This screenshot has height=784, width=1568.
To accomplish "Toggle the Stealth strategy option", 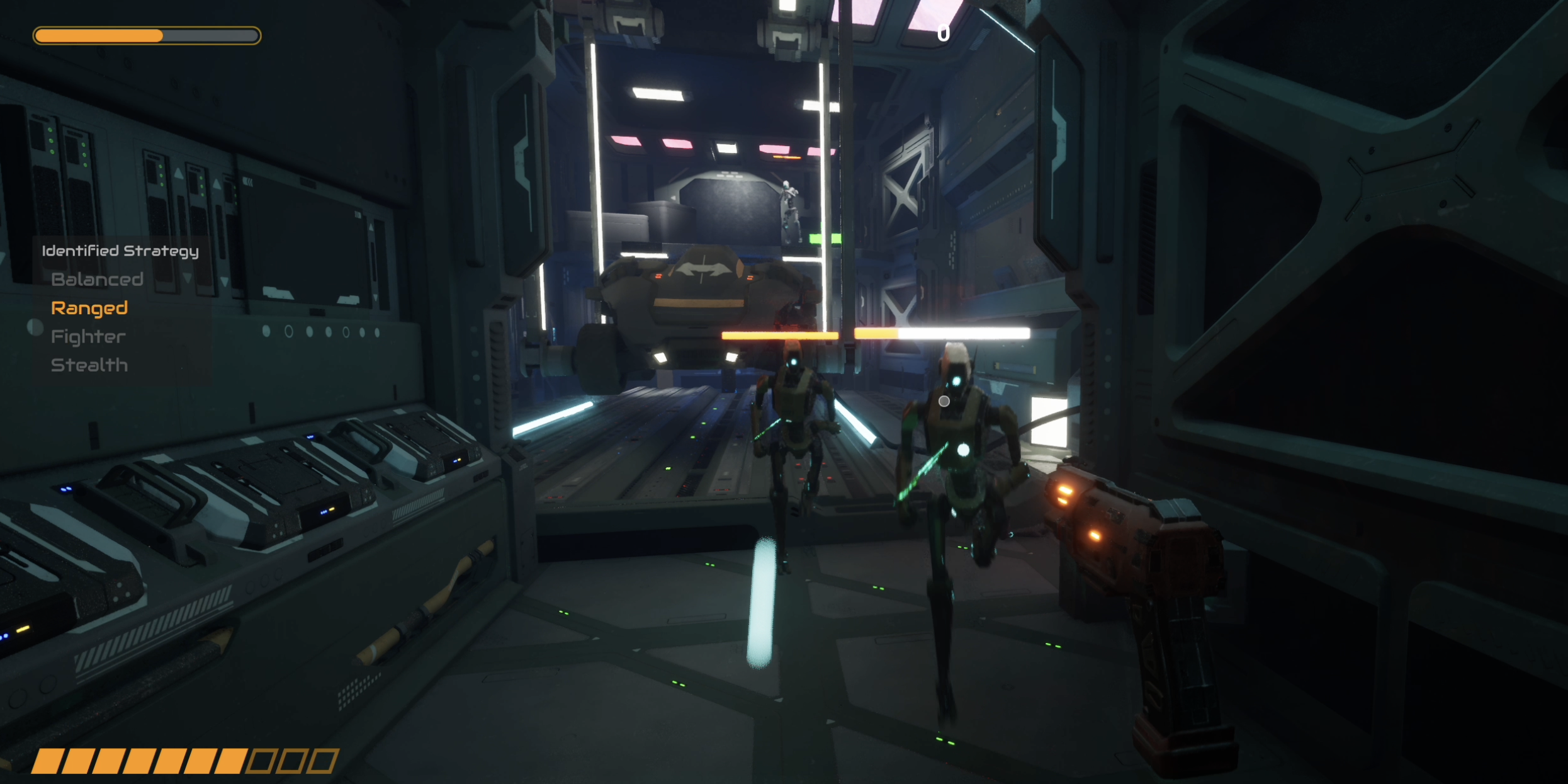I will tap(89, 365).
